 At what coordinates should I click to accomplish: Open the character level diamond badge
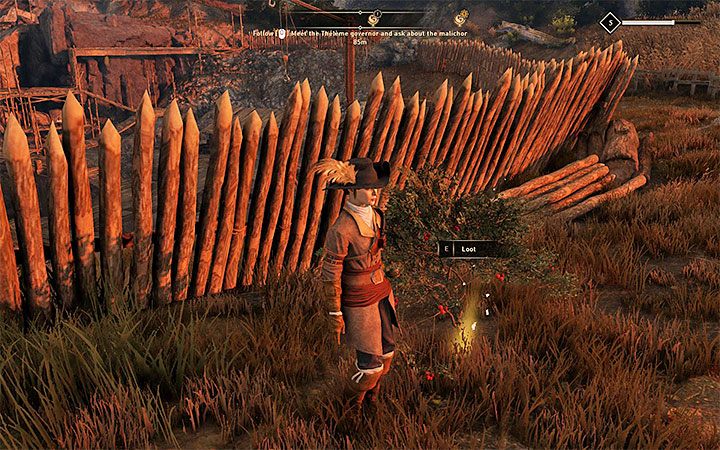[609, 22]
